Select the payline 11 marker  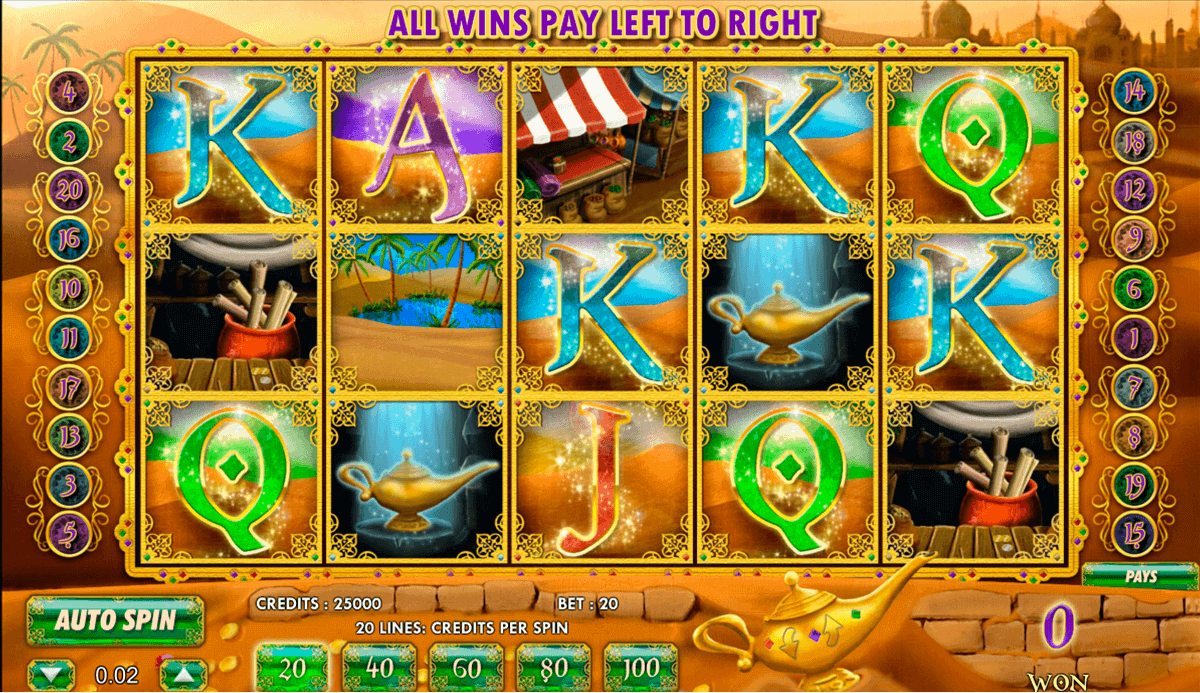pos(69,338)
